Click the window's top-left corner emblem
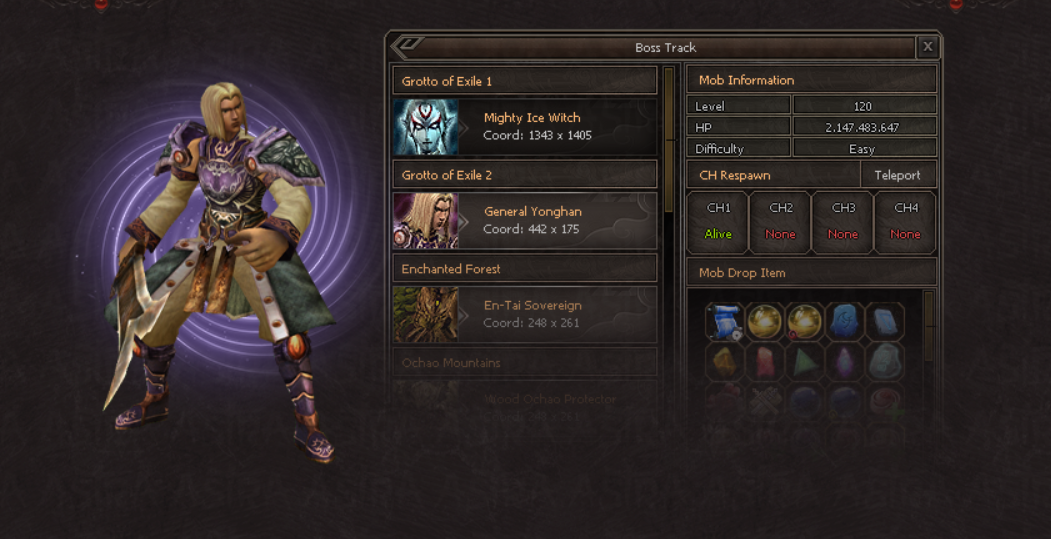The height and width of the screenshot is (539, 1051). 408,46
